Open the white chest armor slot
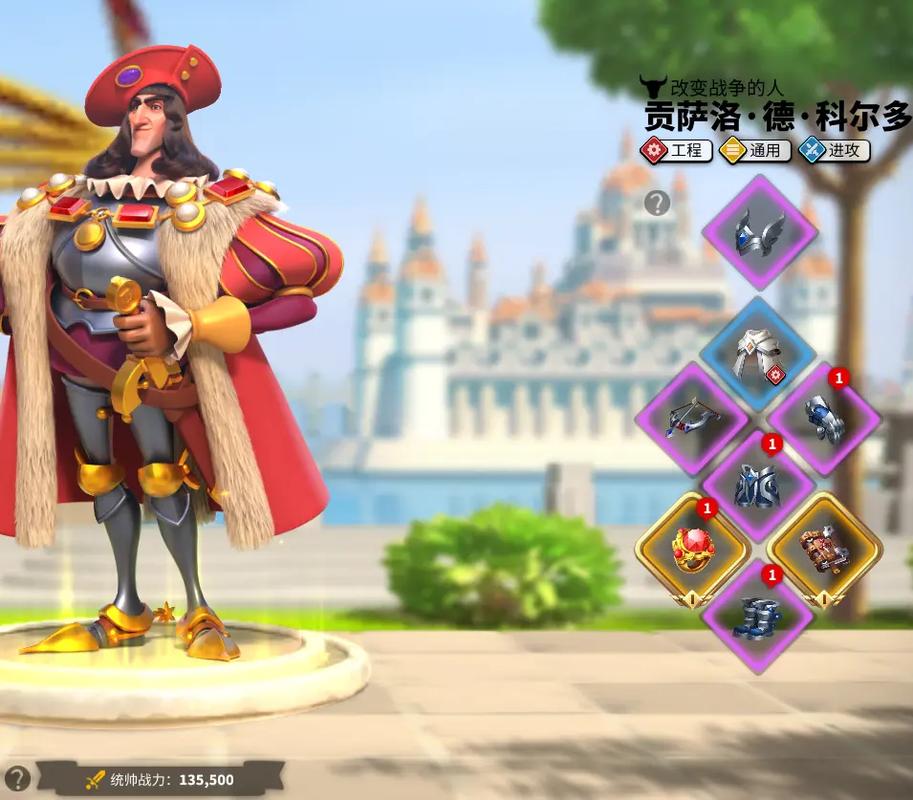 coord(759,354)
